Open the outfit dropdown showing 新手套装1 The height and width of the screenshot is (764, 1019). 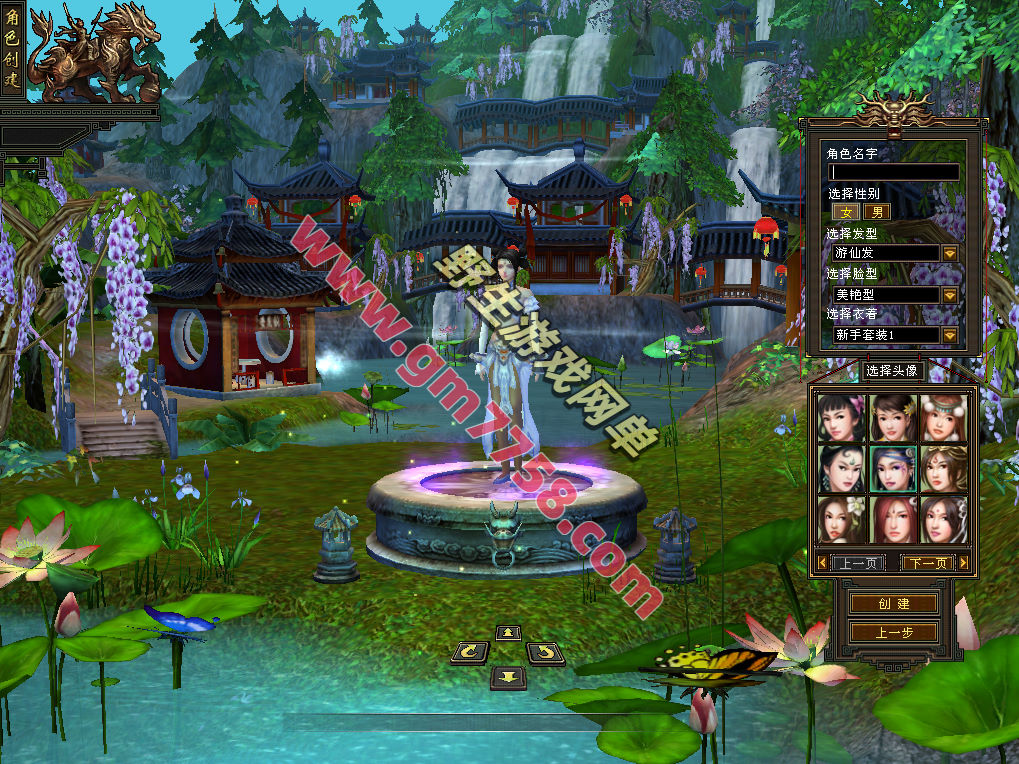click(x=949, y=335)
